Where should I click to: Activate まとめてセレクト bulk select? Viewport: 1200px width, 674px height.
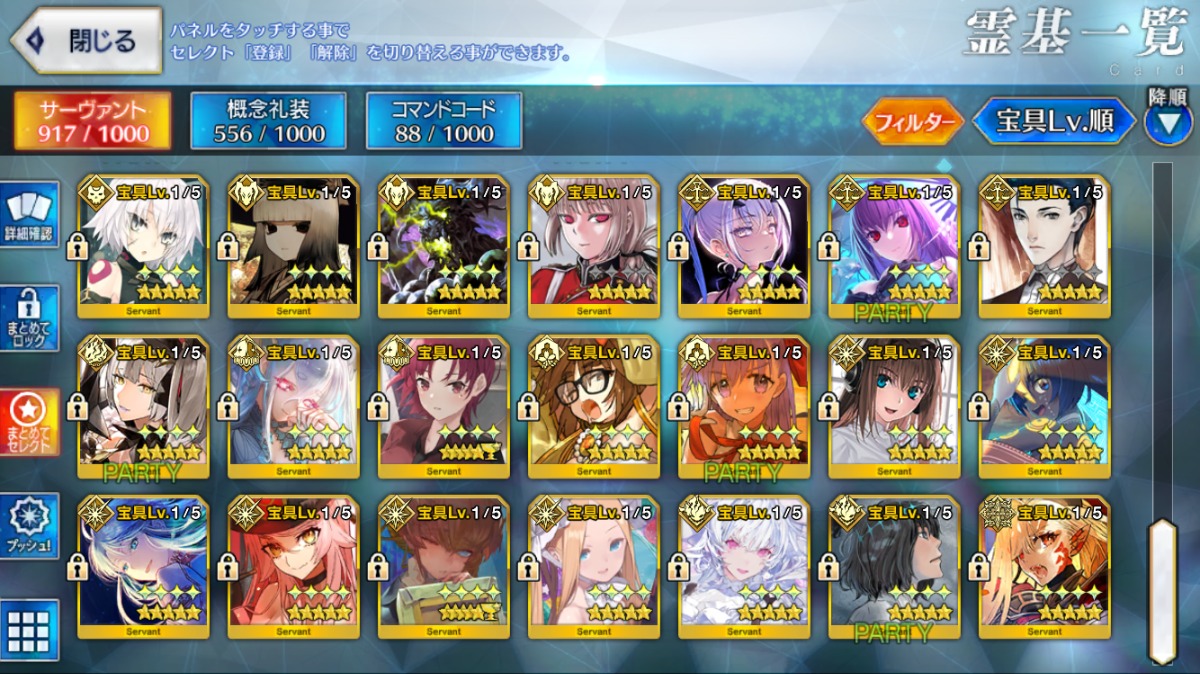[x=29, y=422]
